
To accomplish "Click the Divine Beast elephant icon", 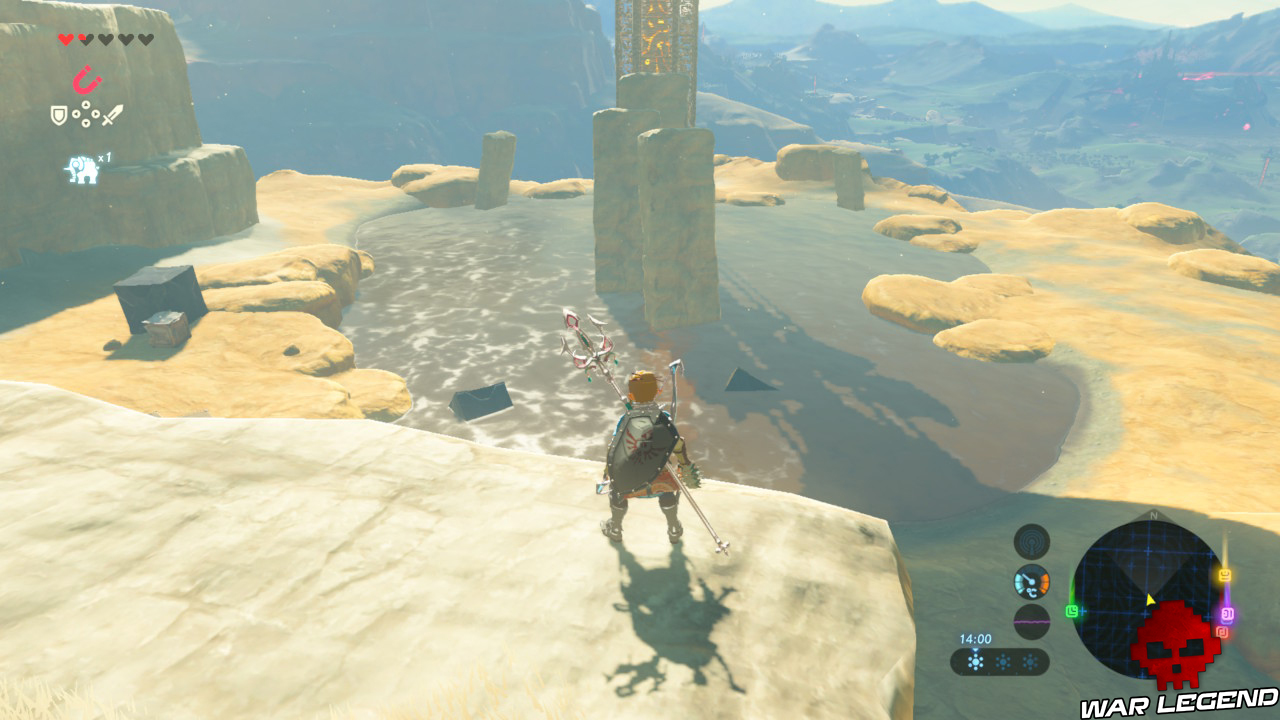I will pyautogui.click(x=82, y=164).
